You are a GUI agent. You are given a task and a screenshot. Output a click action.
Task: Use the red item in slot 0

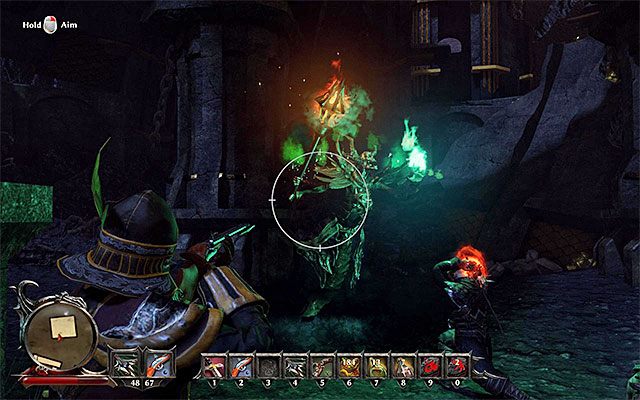(454, 366)
